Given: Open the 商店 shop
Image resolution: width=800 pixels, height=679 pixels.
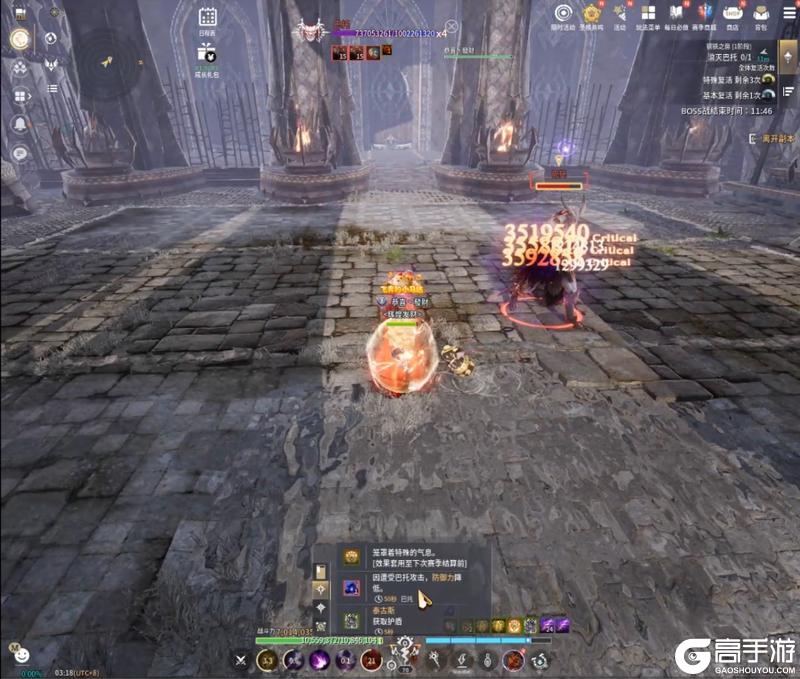Looking at the screenshot, I should point(733,13).
